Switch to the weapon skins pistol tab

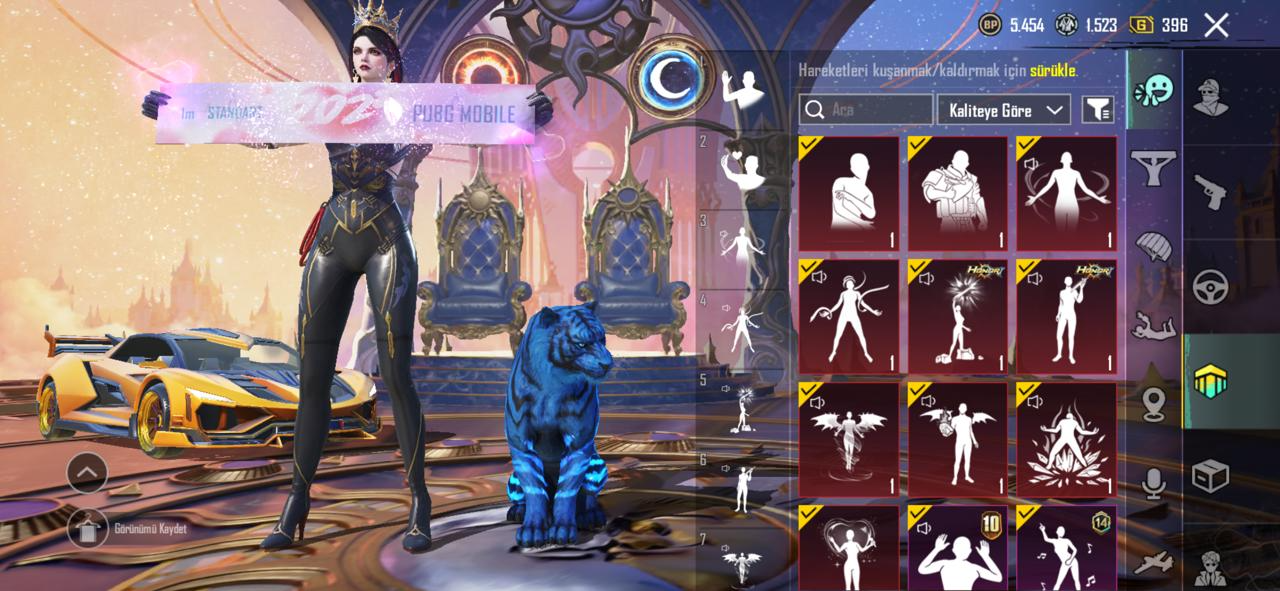pyautogui.click(x=1210, y=192)
